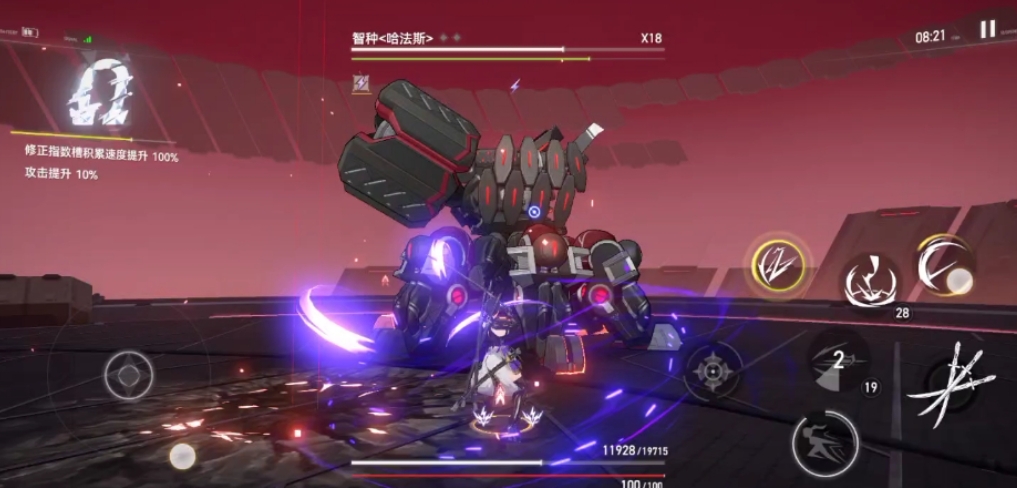Use the skill marked with 28
This screenshot has width=1017, height=488.
click(868, 281)
